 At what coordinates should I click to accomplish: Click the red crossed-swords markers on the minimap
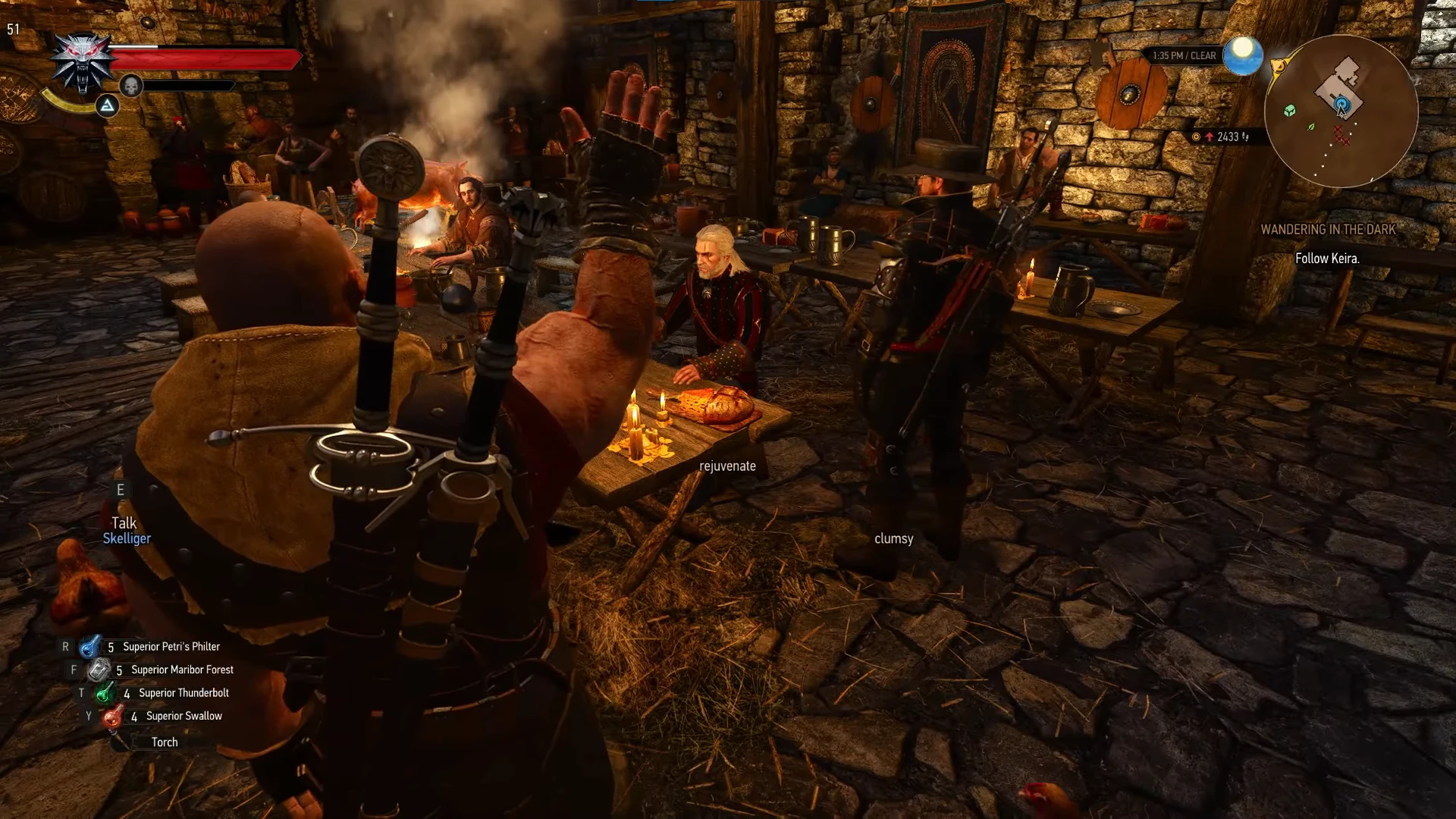[x=1342, y=136]
